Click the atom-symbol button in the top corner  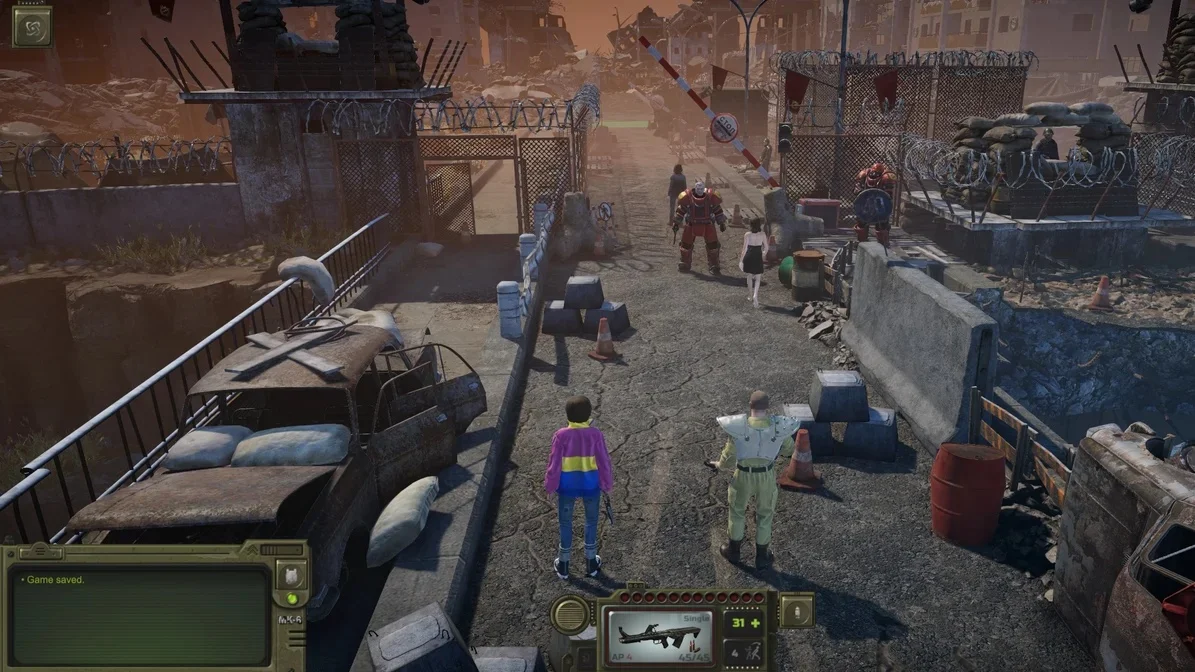click(x=31, y=27)
